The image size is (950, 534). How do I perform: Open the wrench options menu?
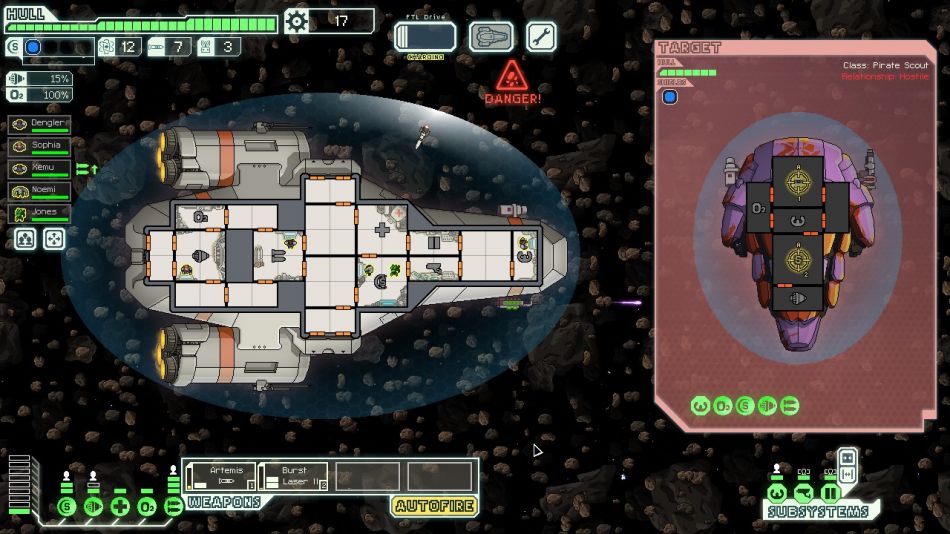click(x=541, y=37)
